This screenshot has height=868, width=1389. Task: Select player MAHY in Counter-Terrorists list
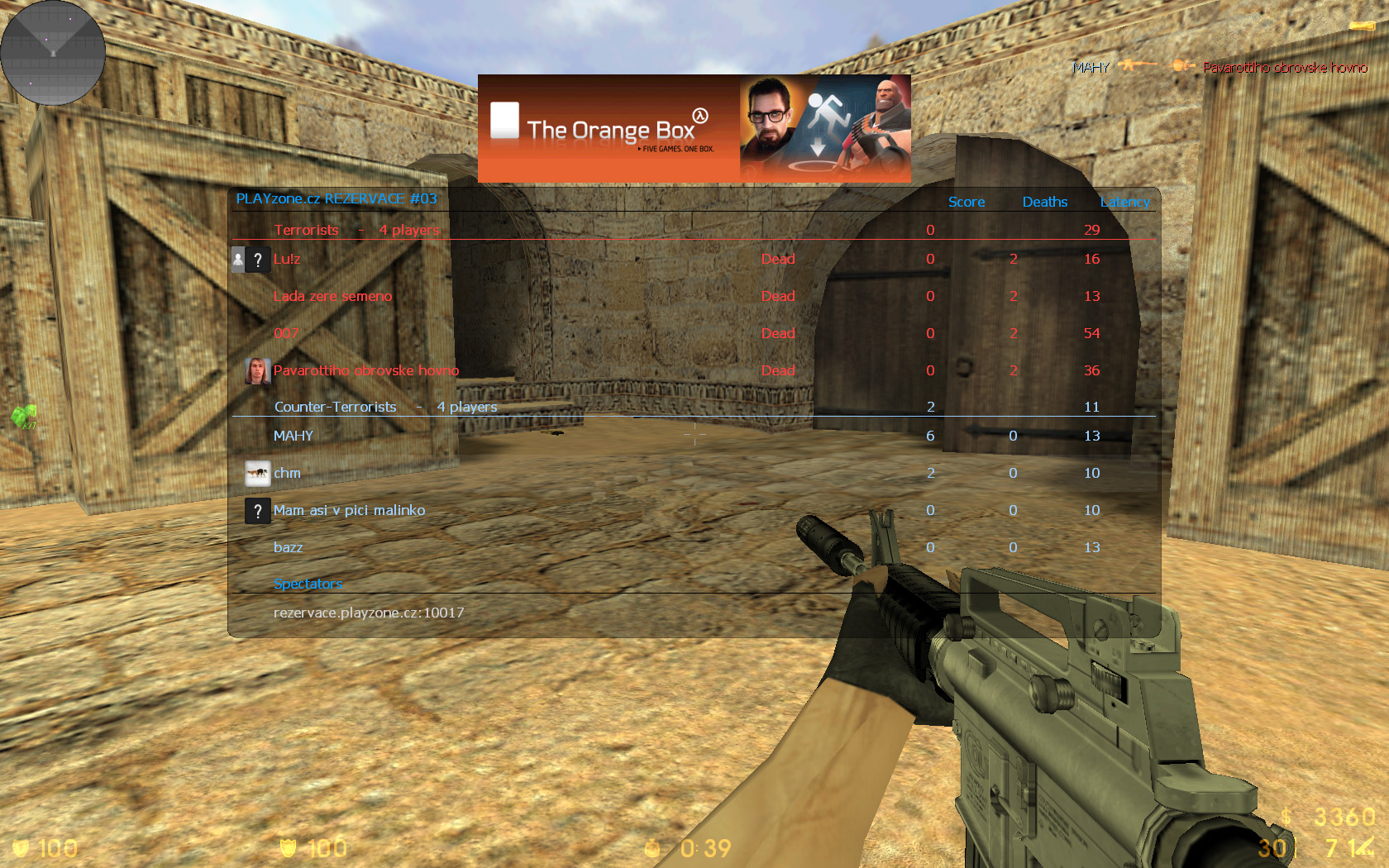click(294, 436)
